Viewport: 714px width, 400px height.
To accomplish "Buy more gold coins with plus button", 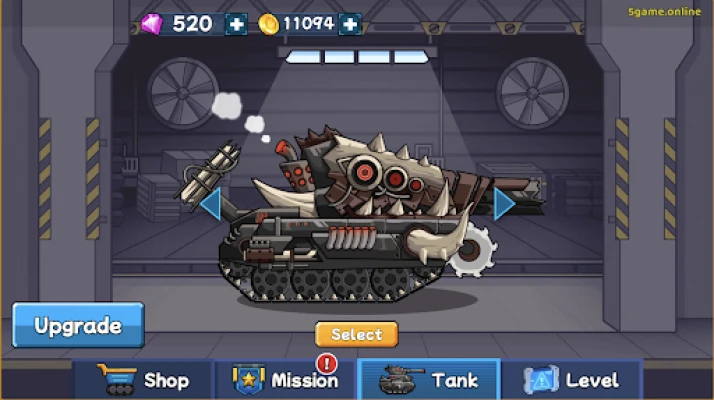I will pos(350,24).
